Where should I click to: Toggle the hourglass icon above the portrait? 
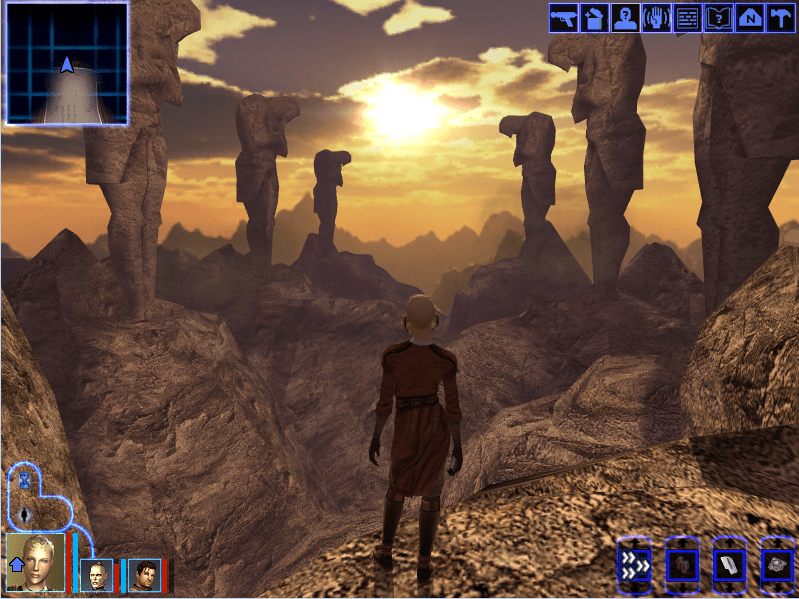pyautogui.click(x=24, y=481)
